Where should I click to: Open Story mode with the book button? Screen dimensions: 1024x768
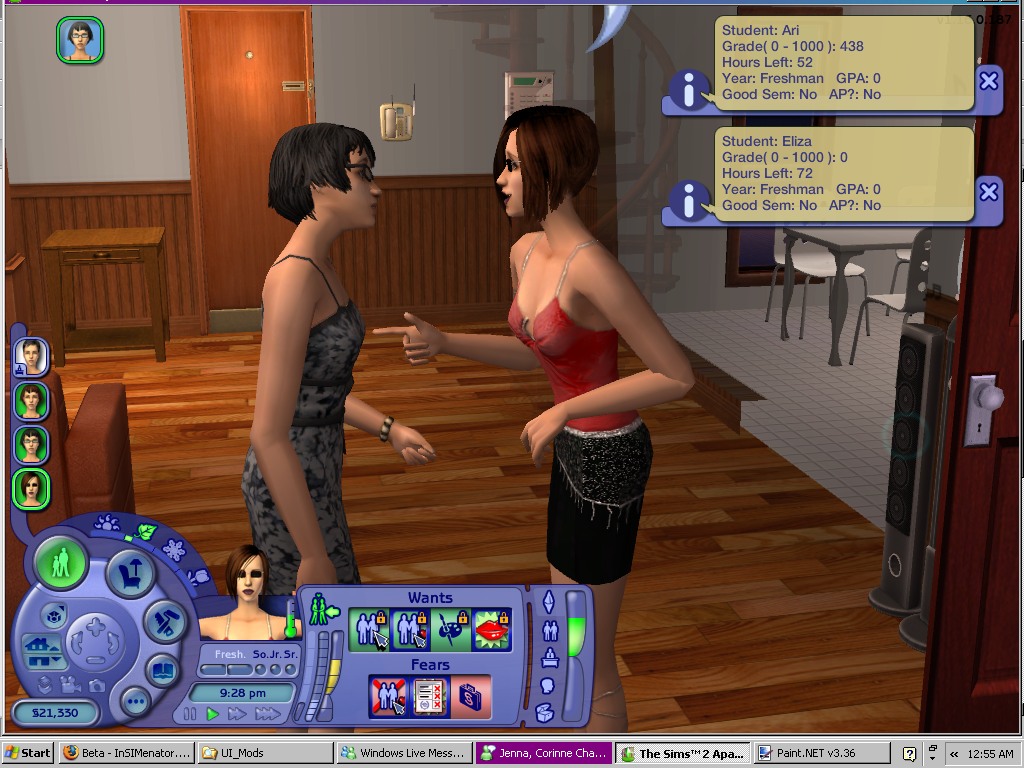163,669
